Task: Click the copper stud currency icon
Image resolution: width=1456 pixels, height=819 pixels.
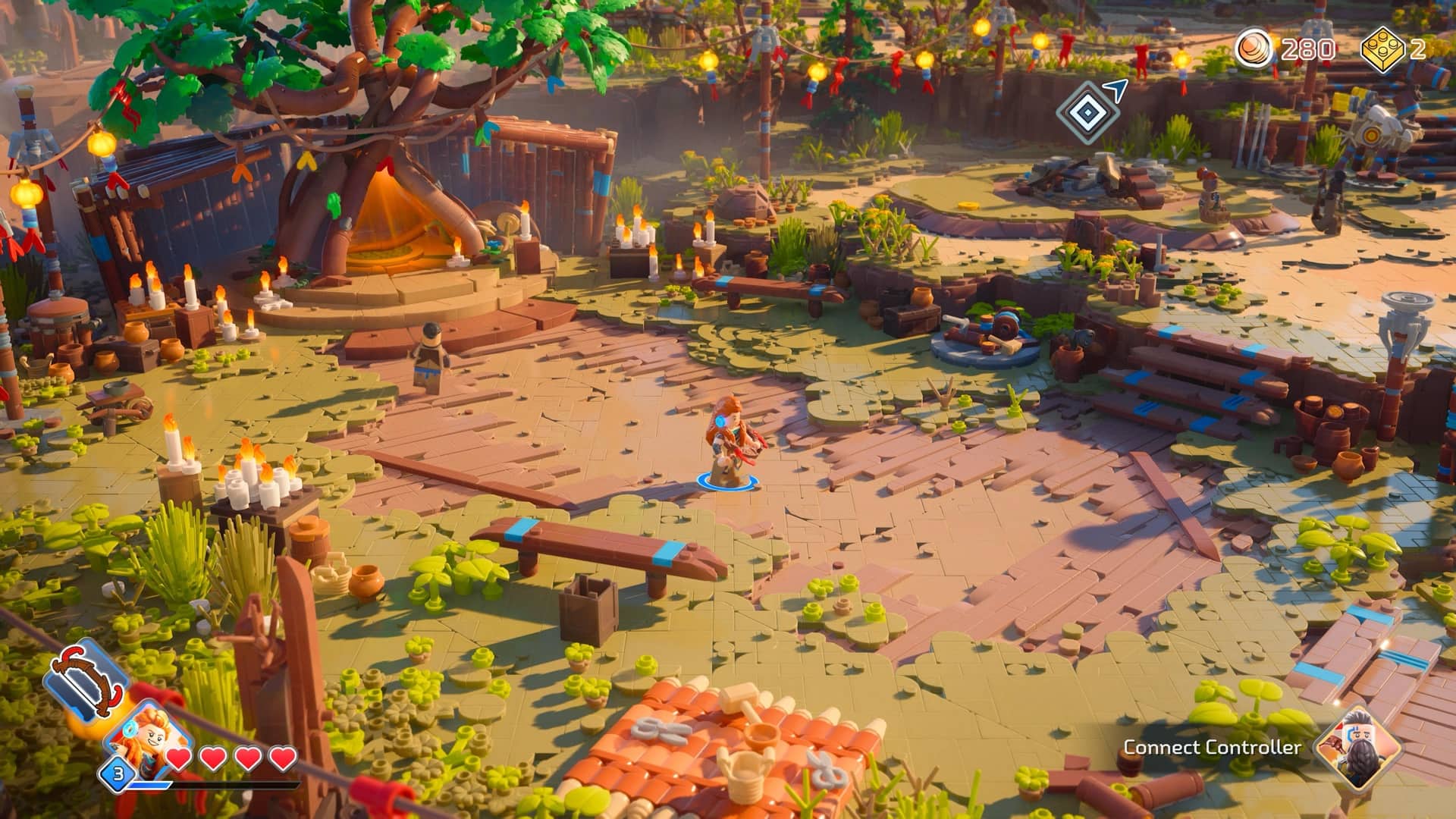Action: (1255, 50)
